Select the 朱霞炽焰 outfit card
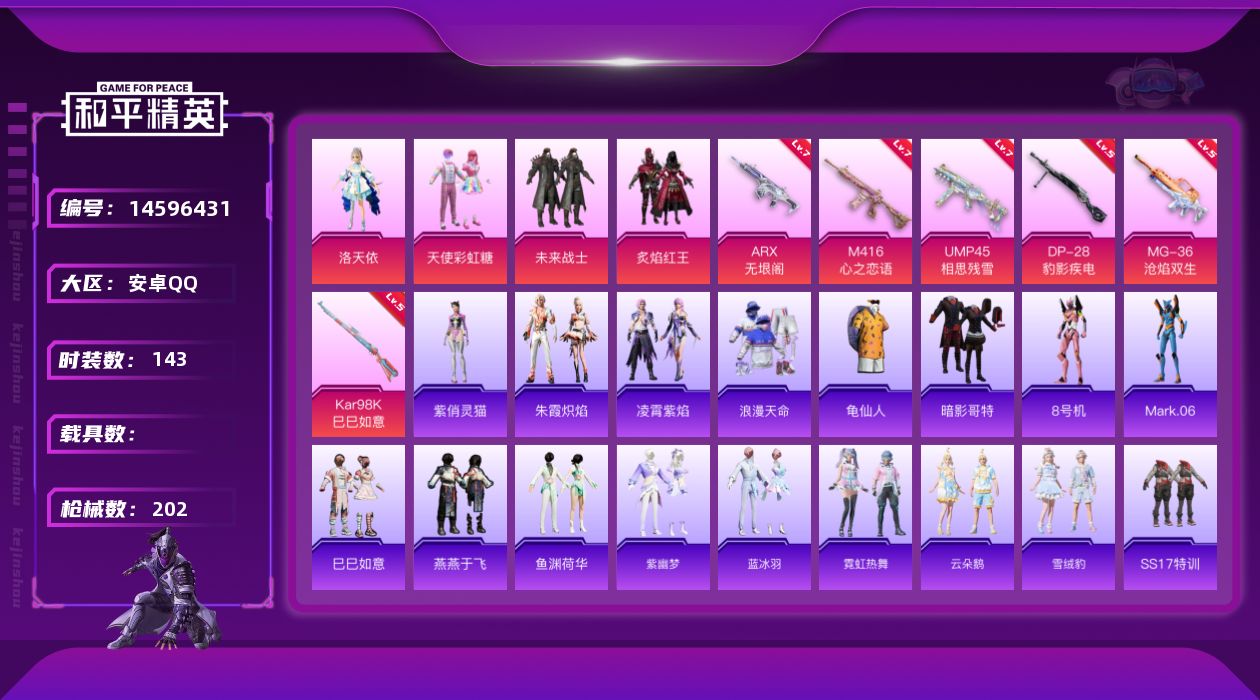The width and height of the screenshot is (1260, 700). pos(561,364)
